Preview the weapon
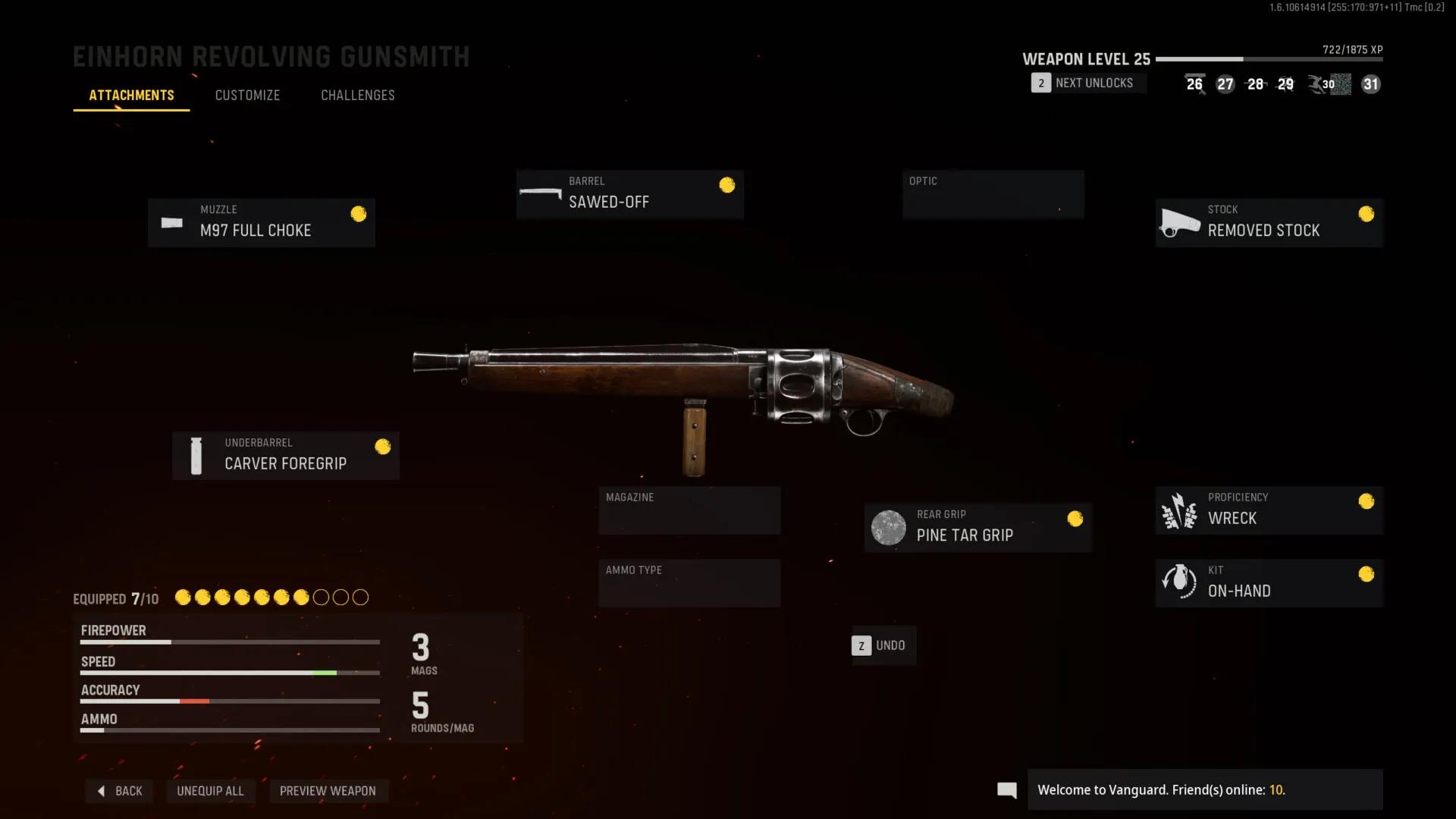Screen dimensions: 1456x819 tap(328, 791)
